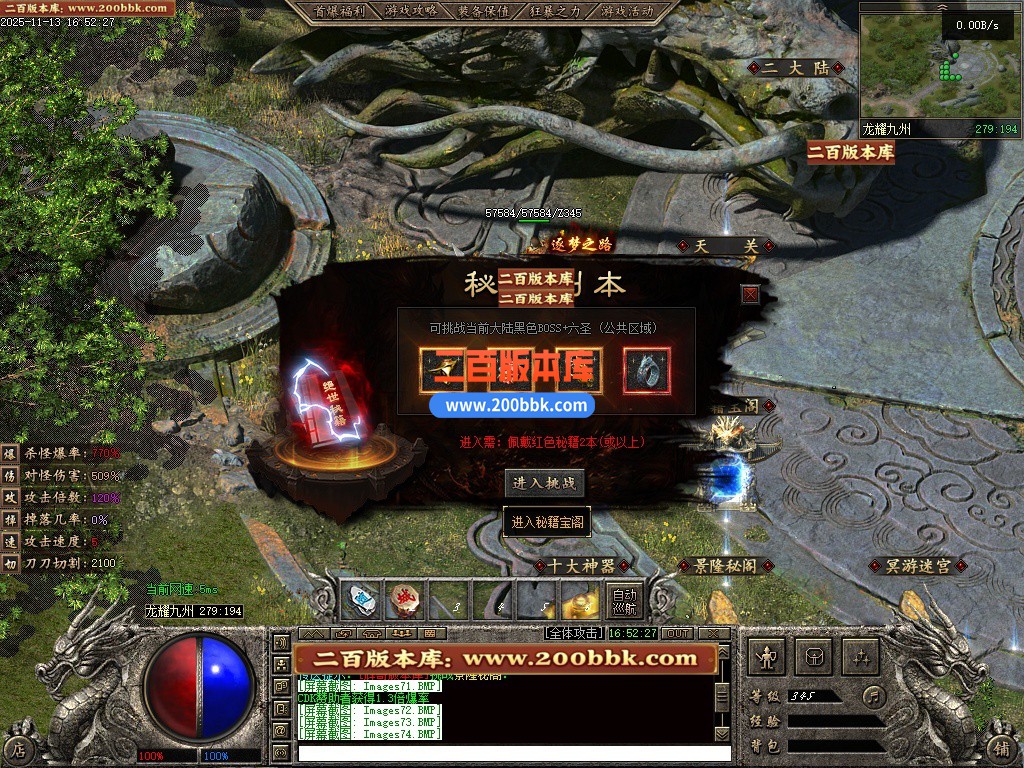Use the golden item in the hotbar

(578, 600)
